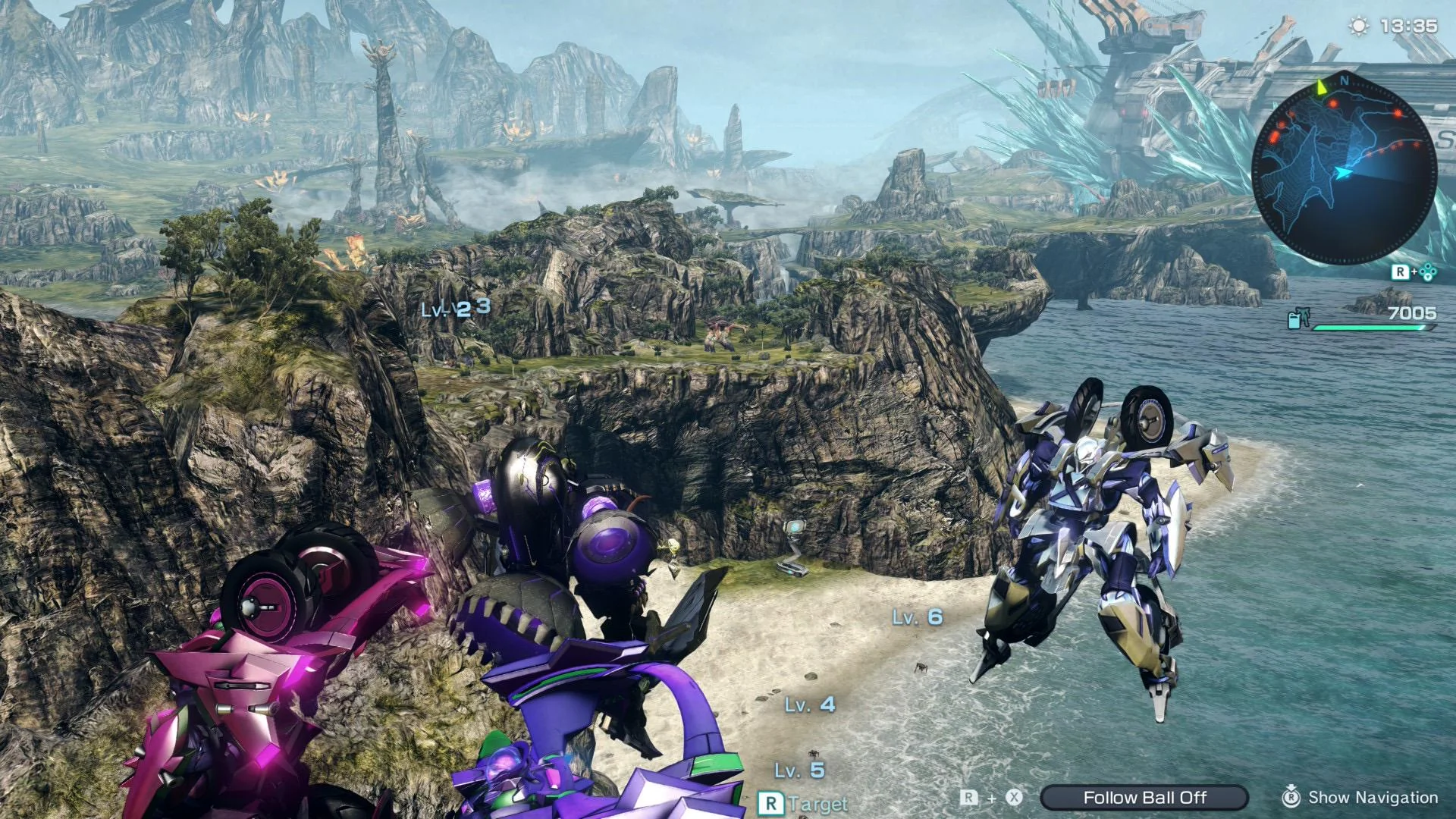Screen dimensions: 1456x819
Task: Toggle the Follow Ball Off button
Action: [1144, 797]
